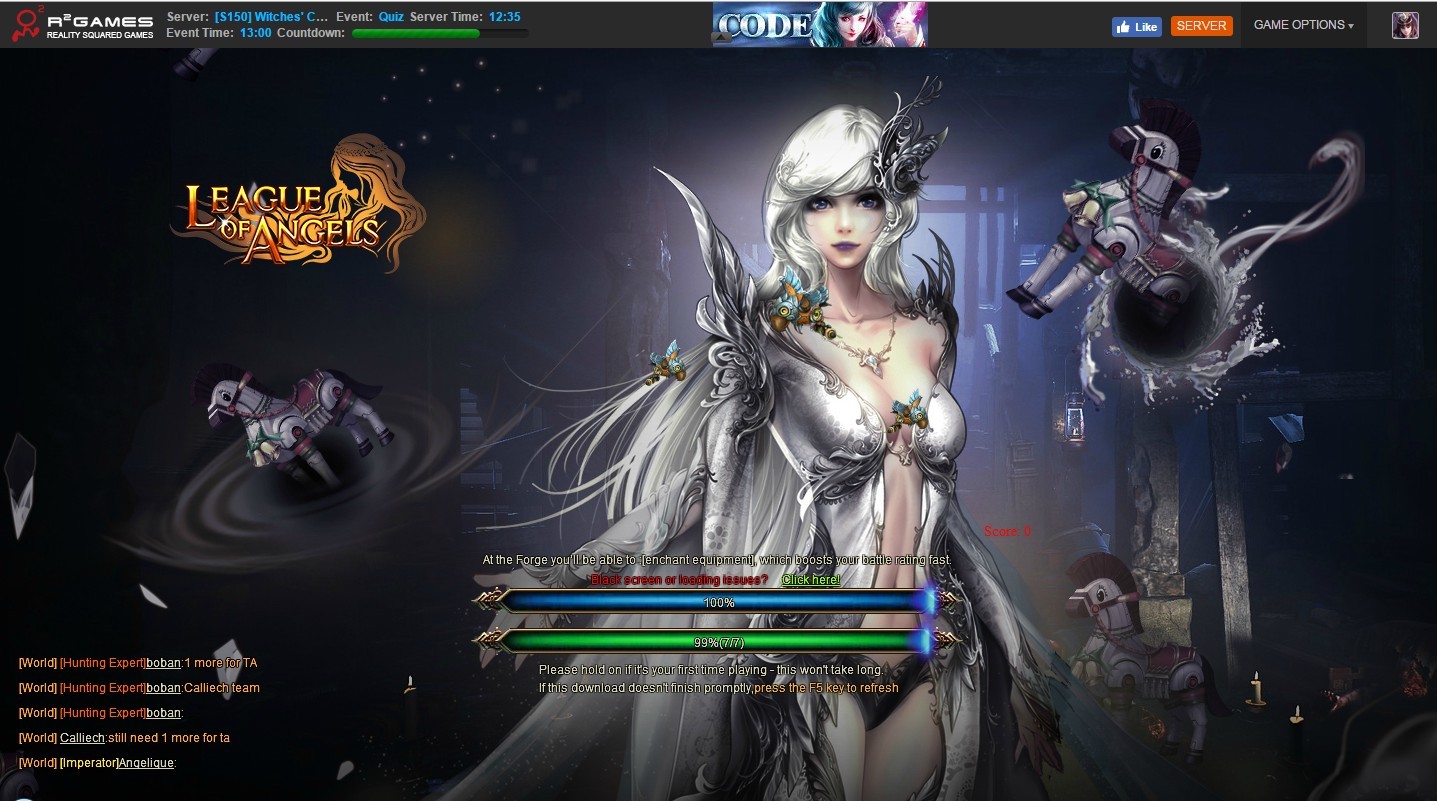
Task: Like the game on Facebook
Action: [x=1136, y=27]
